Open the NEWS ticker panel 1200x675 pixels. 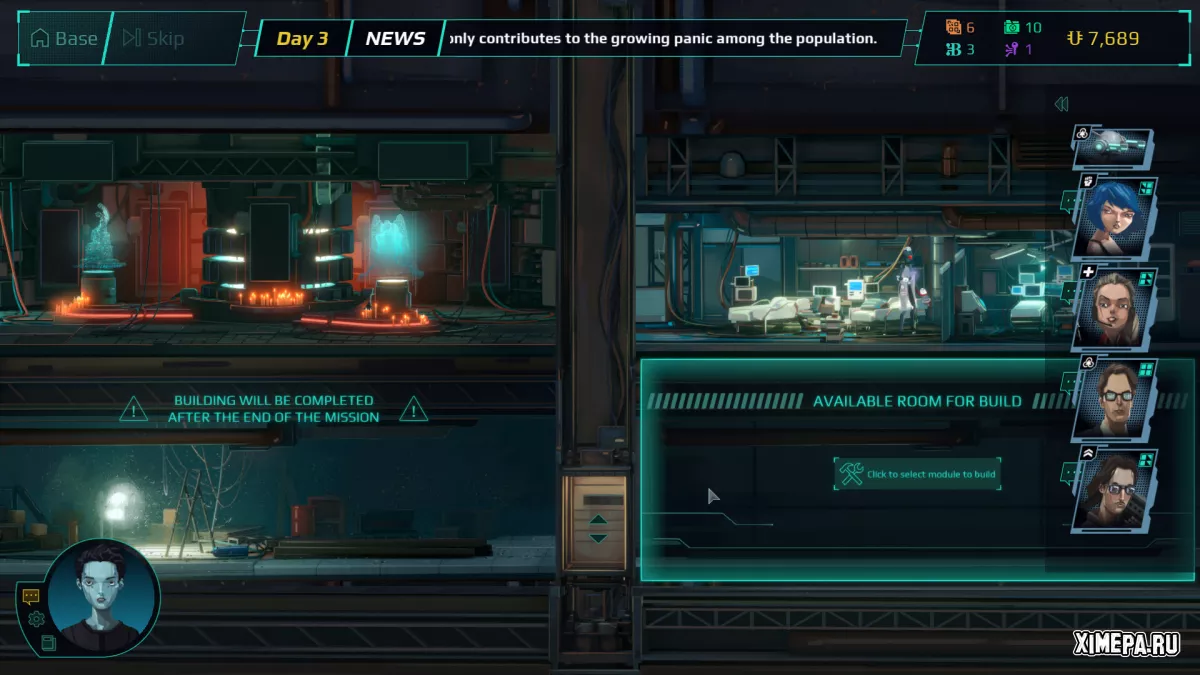pos(395,39)
